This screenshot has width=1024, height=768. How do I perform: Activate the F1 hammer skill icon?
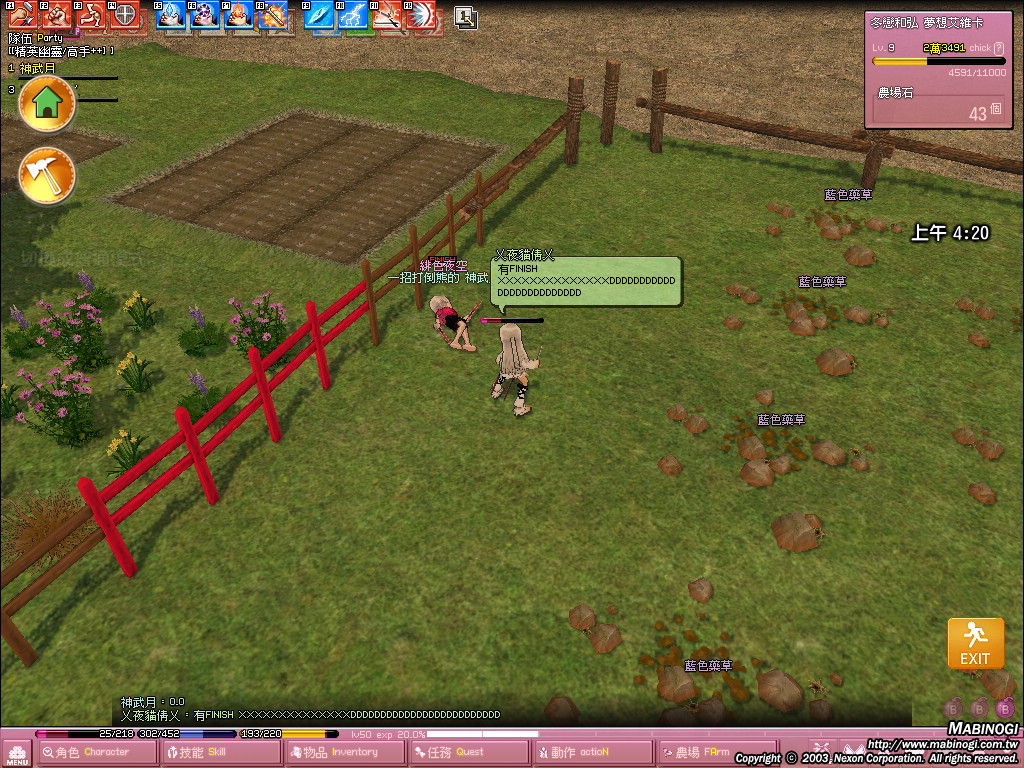[22, 15]
